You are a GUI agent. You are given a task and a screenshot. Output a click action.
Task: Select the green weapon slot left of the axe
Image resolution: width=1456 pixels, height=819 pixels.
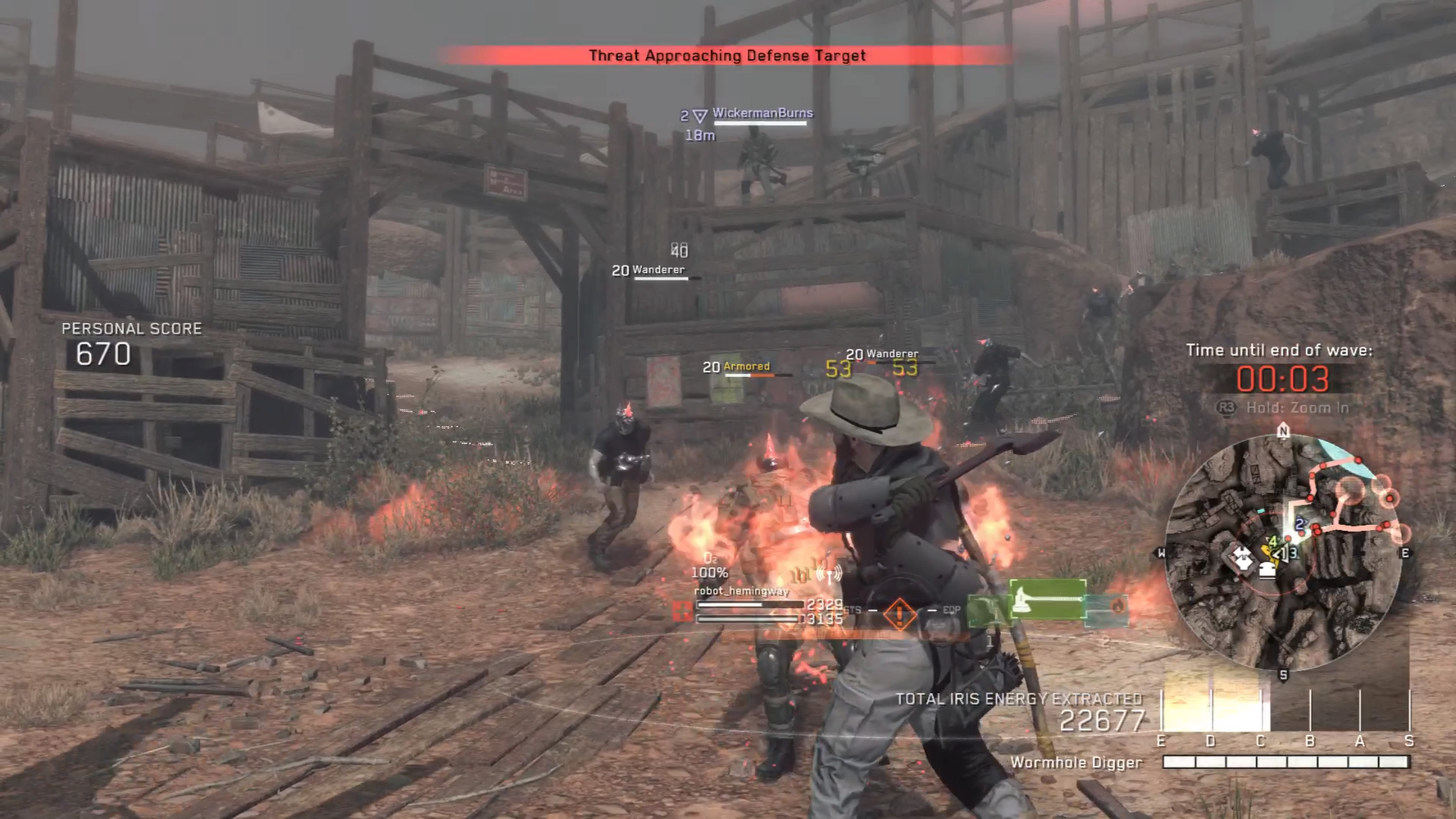click(987, 610)
